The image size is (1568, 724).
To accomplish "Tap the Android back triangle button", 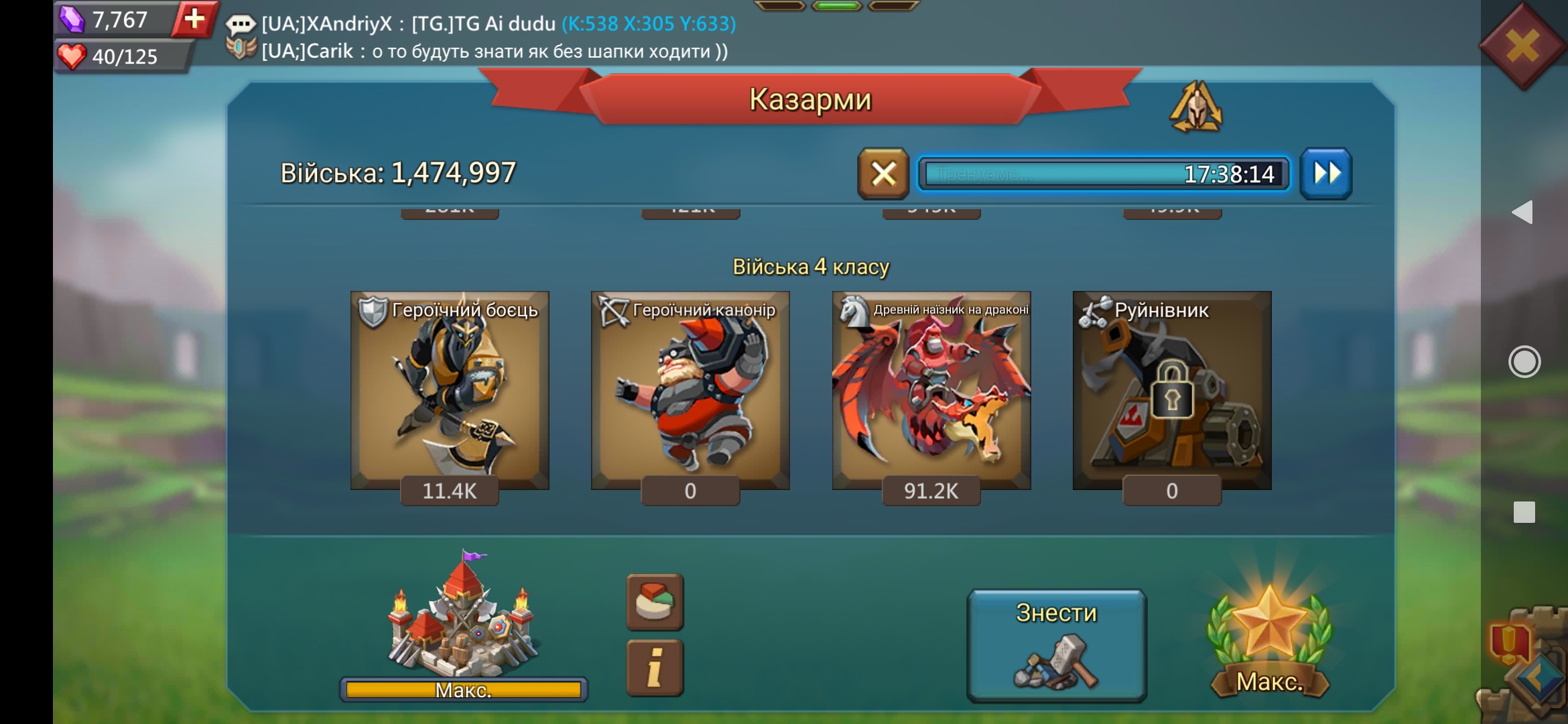I will 1523,213.
